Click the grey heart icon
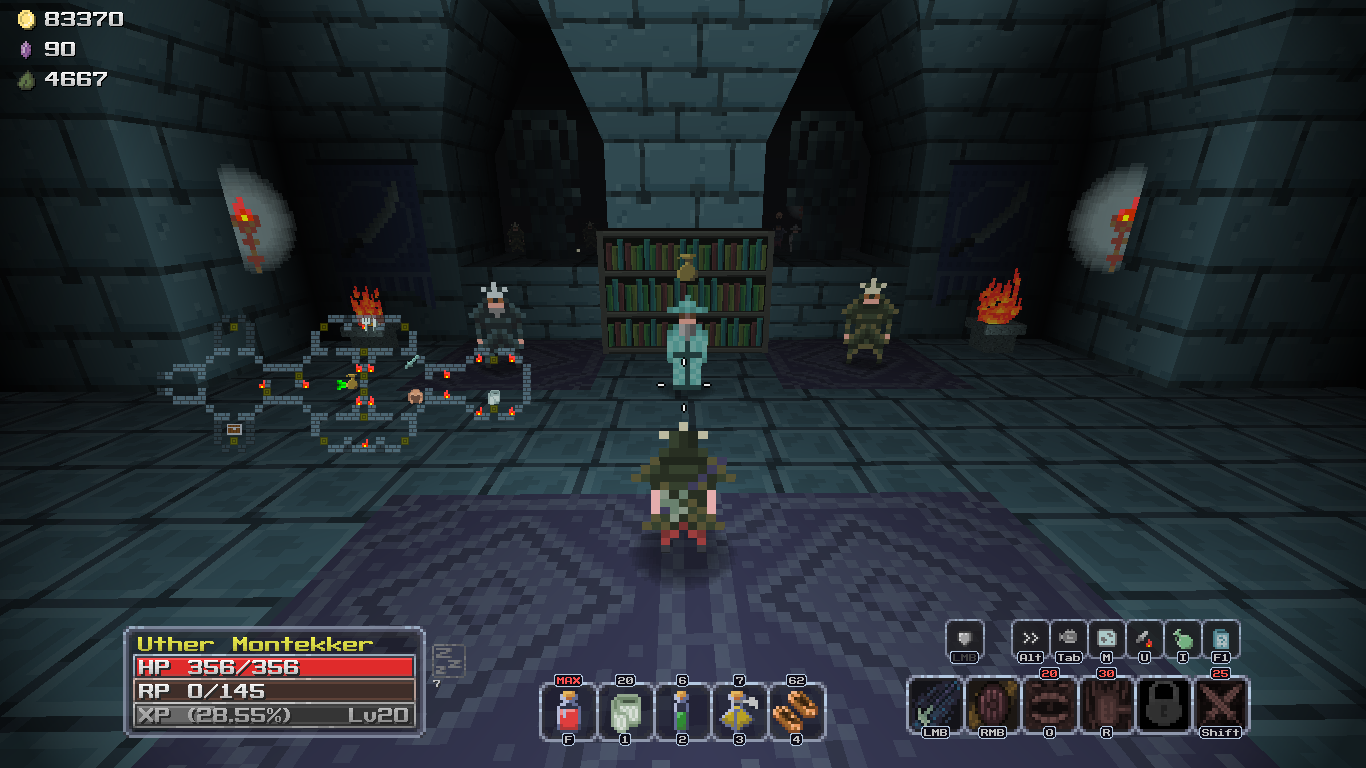Screen dimensions: 1366x768 [965, 638]
